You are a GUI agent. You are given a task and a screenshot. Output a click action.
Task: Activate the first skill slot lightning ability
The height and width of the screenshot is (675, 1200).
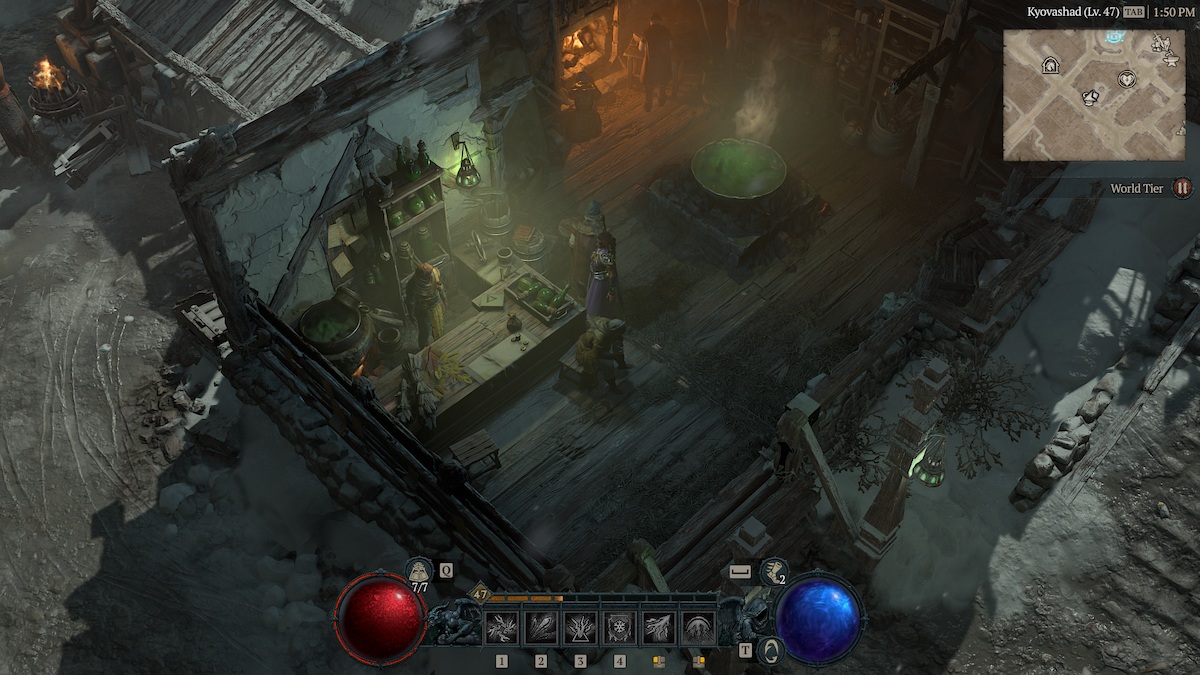point(501,628)
